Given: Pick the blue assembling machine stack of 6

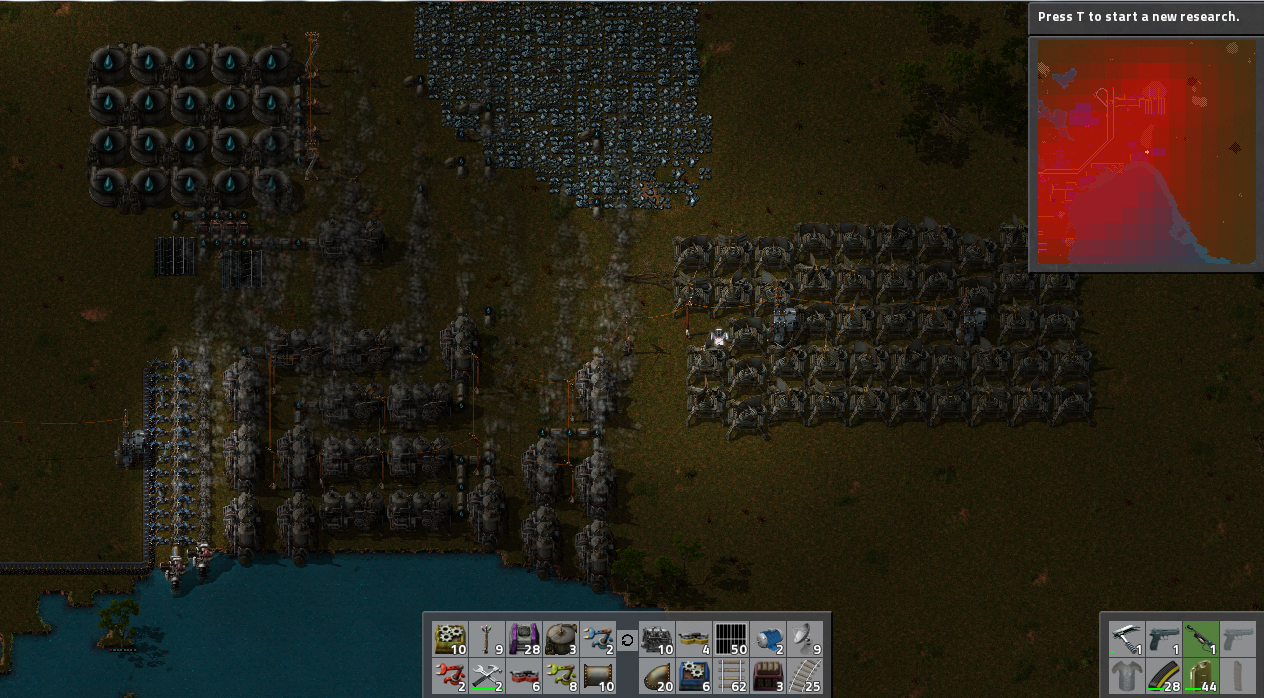Looking at the screenshot, I should click(x=694, y=676).
